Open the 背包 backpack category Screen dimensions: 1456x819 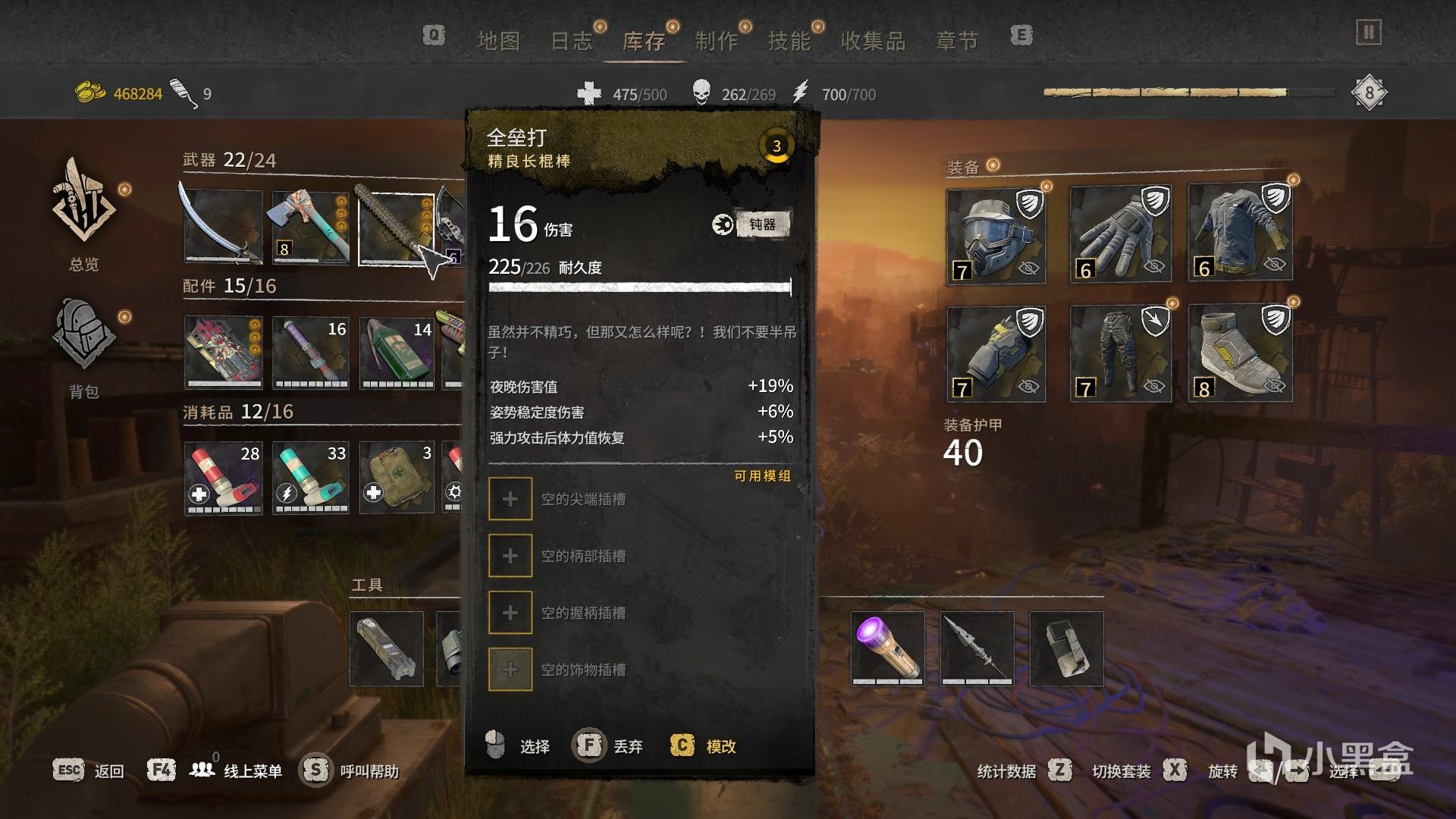pos(83,347)
